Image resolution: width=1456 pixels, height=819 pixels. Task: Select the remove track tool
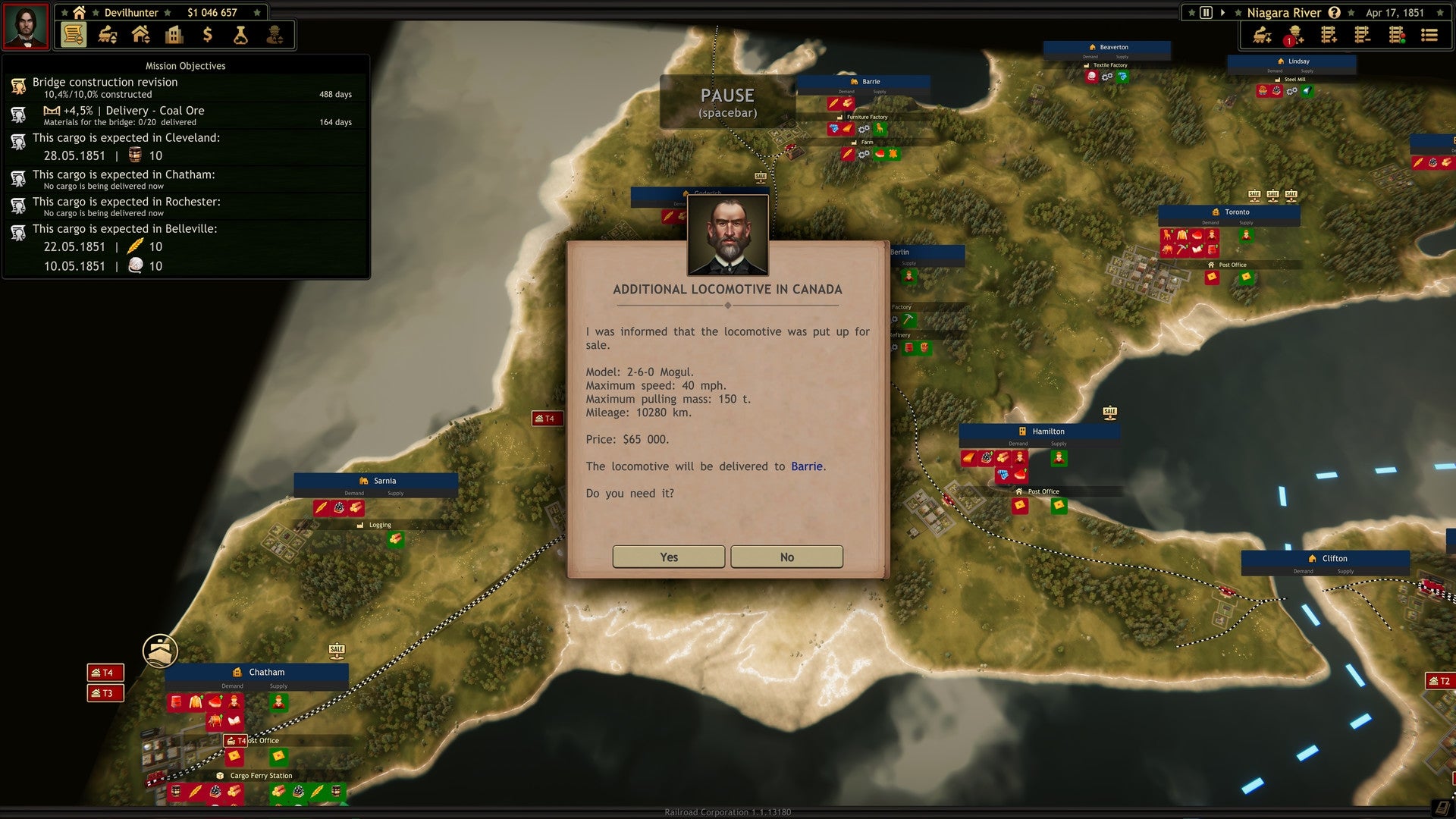coord(1363,34)
